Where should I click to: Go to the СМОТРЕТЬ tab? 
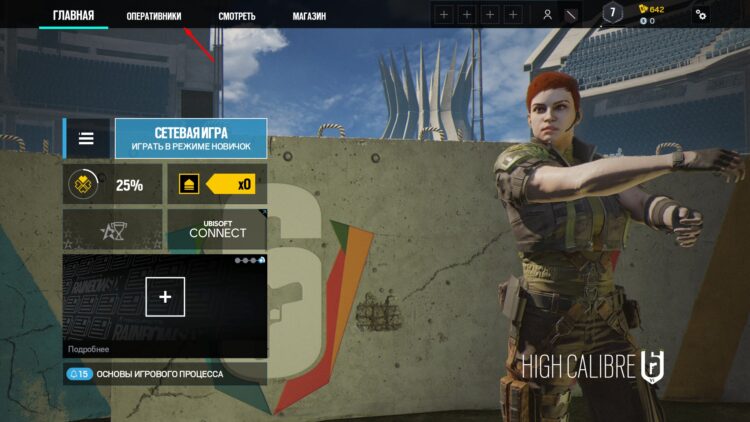pyautogui.click(x=237, y=16)
